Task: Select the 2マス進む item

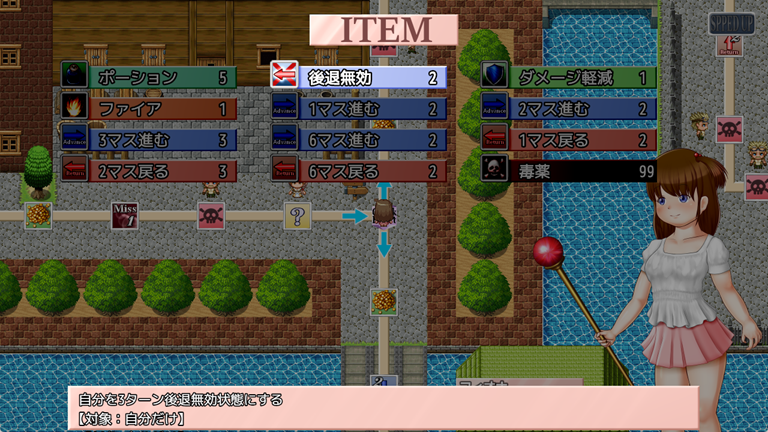Action: point(569,108)
